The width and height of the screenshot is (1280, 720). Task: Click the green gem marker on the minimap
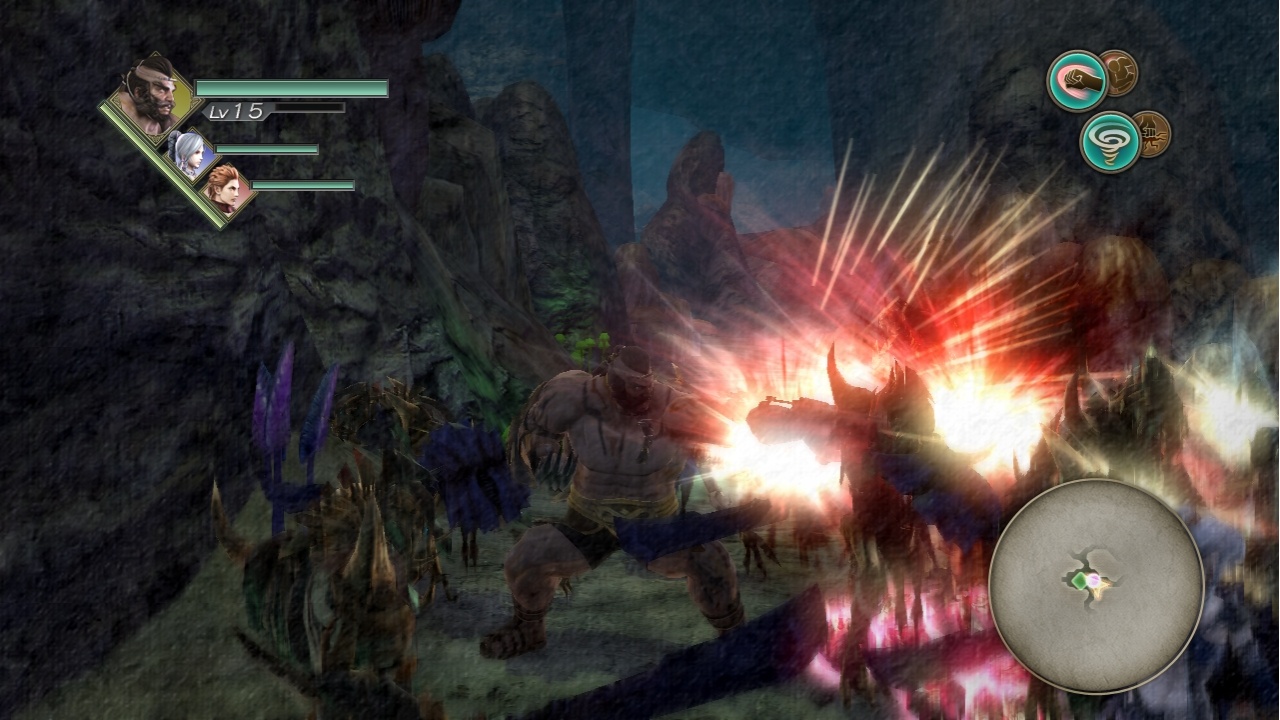coord(1079,581)
